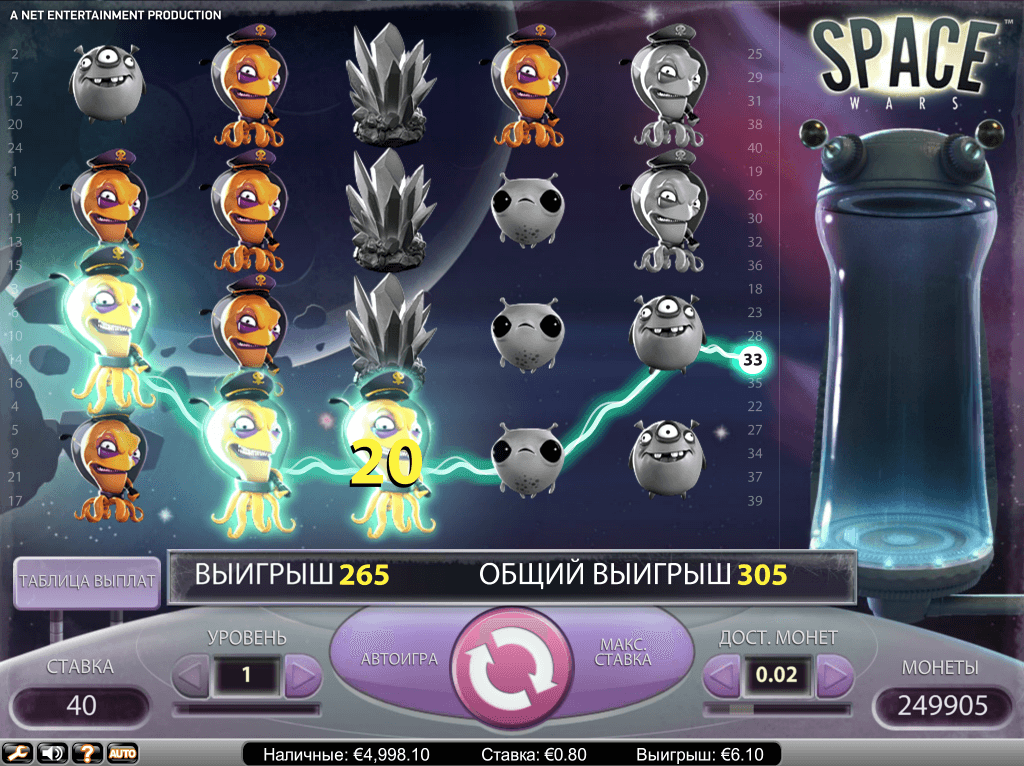Lower the coin value below 0.02
Screen dimensions: 1024x766
[722, 677]
